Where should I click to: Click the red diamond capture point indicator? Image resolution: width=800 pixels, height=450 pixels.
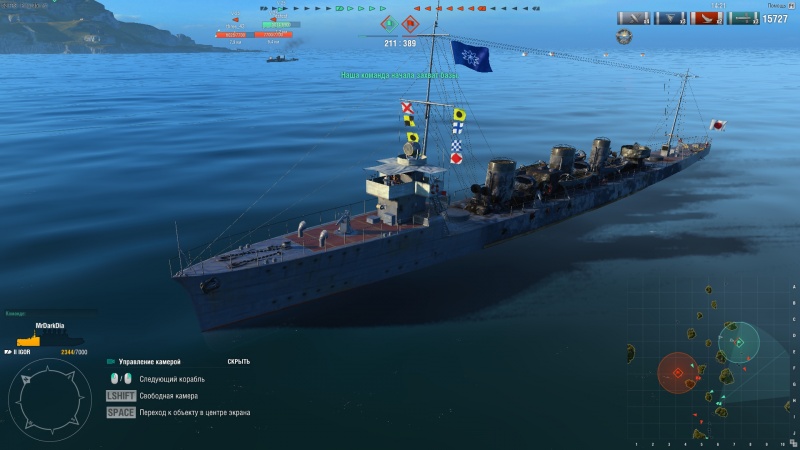click(410, 22)
